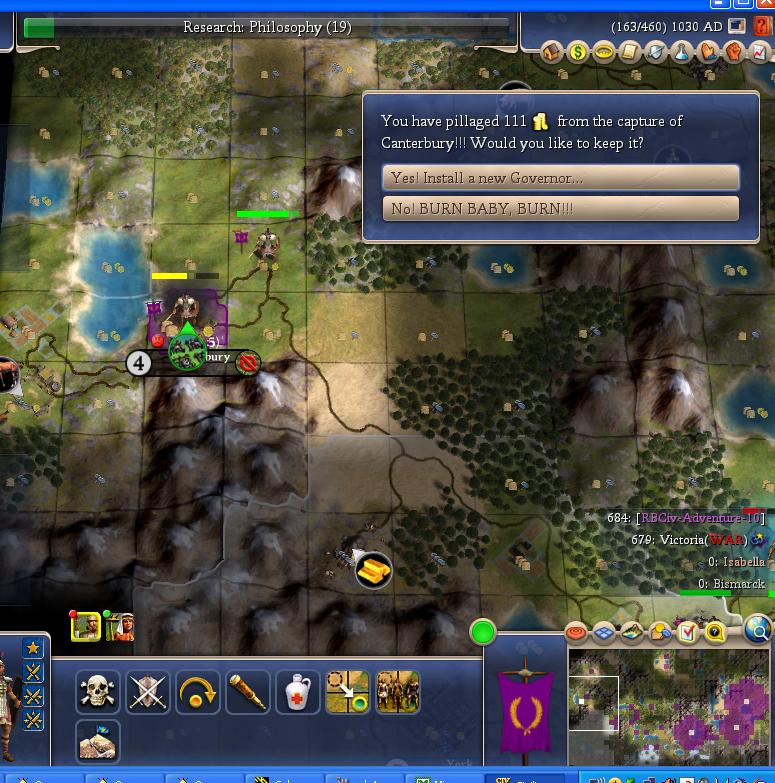Select the unit portrait with yellow border

[x=85, y=627]
